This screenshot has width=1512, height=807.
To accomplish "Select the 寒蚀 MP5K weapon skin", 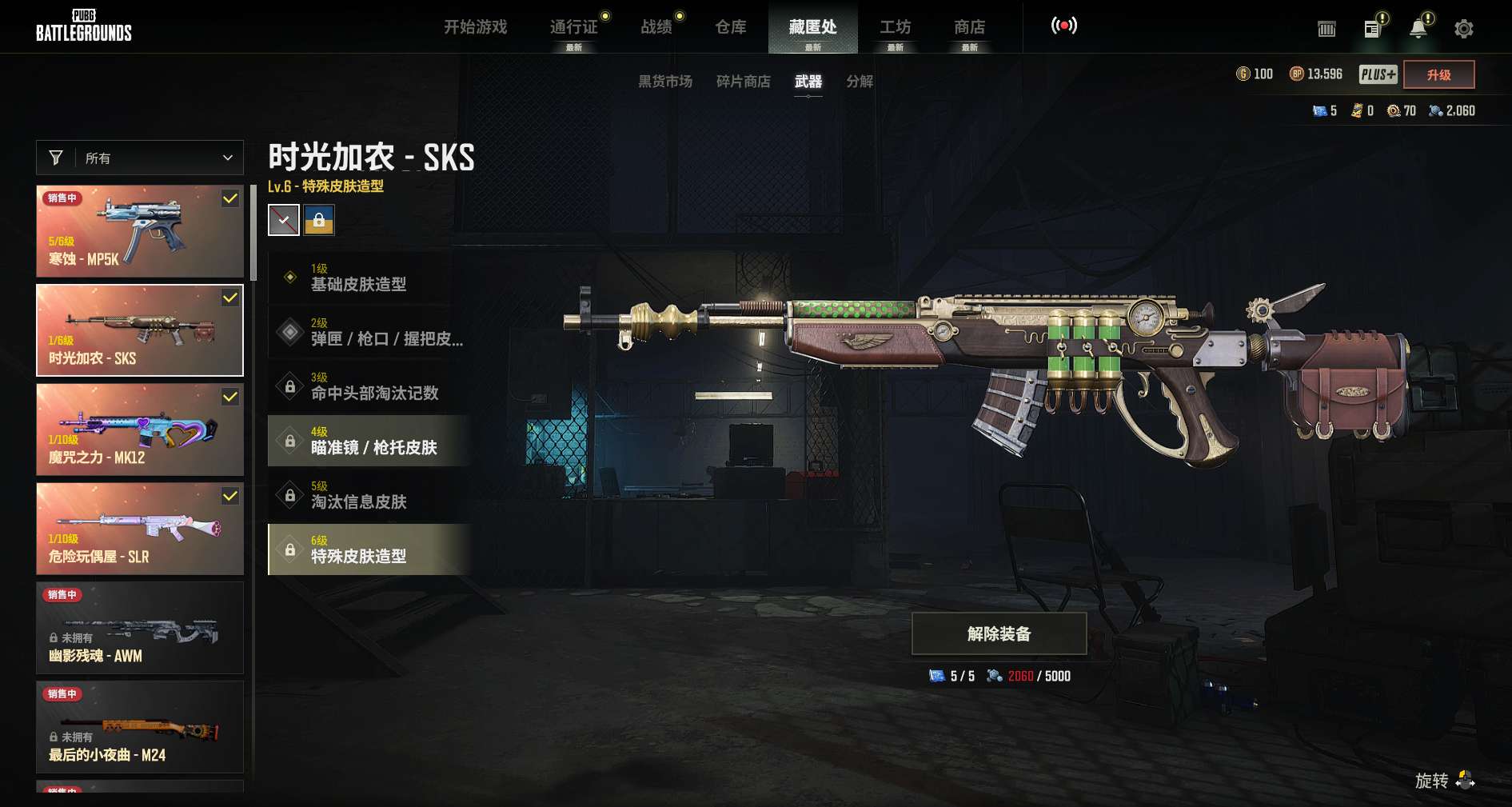I will click(x=140, y=231).
